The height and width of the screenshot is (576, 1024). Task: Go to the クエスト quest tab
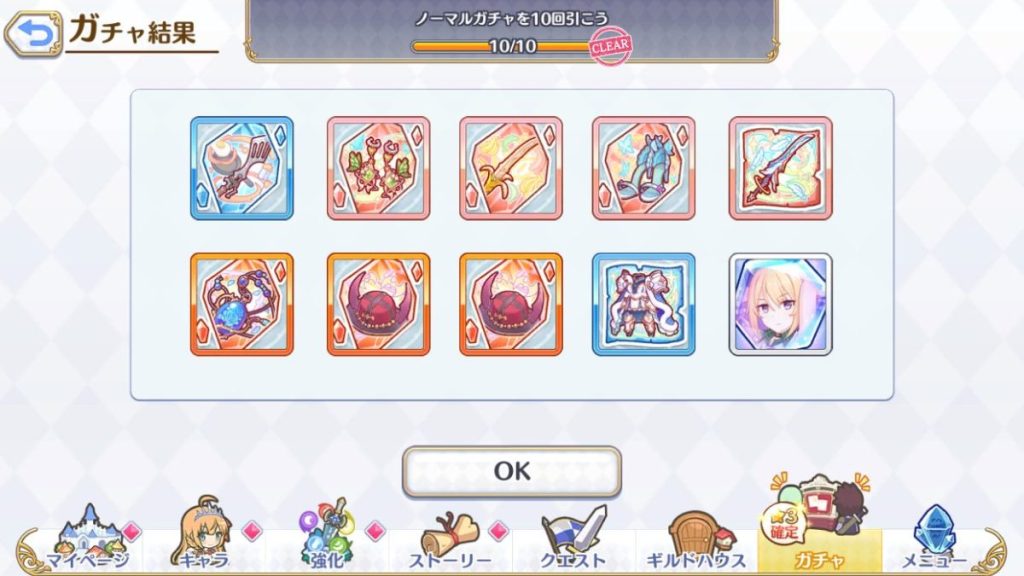click(573, 541)
